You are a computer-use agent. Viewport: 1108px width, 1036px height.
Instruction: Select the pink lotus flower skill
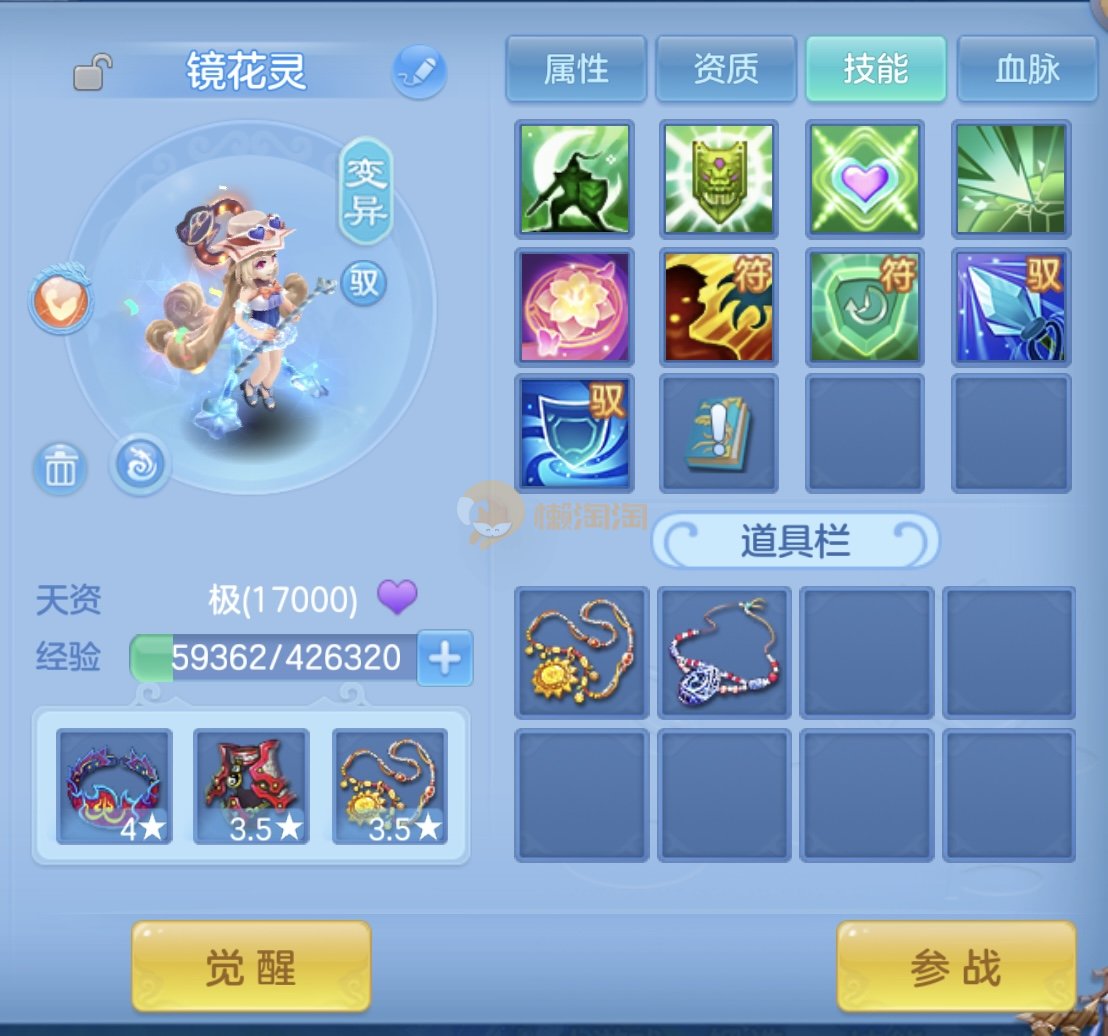tap(575, 306)
